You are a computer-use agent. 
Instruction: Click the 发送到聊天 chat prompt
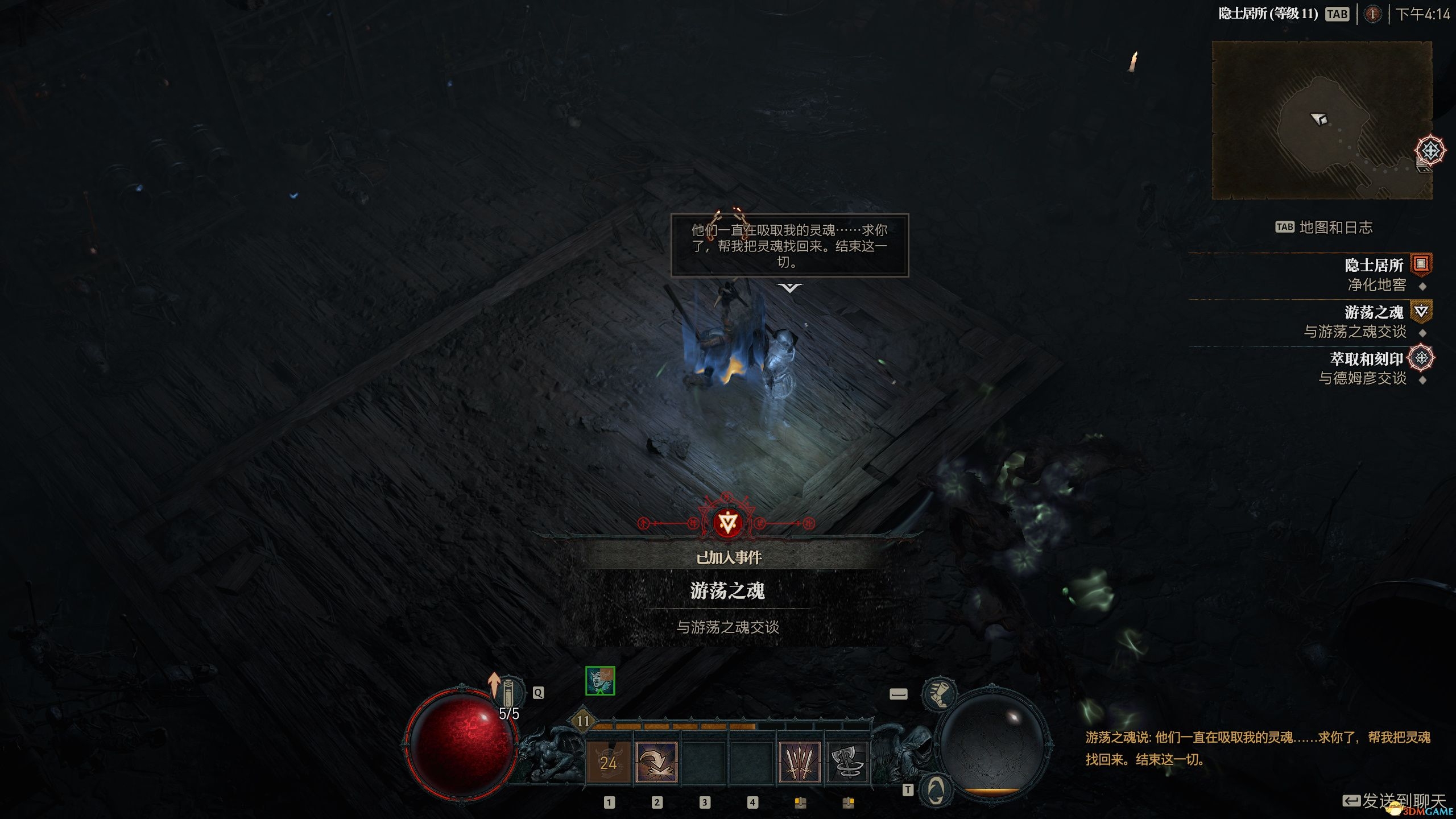(1396, 801)
